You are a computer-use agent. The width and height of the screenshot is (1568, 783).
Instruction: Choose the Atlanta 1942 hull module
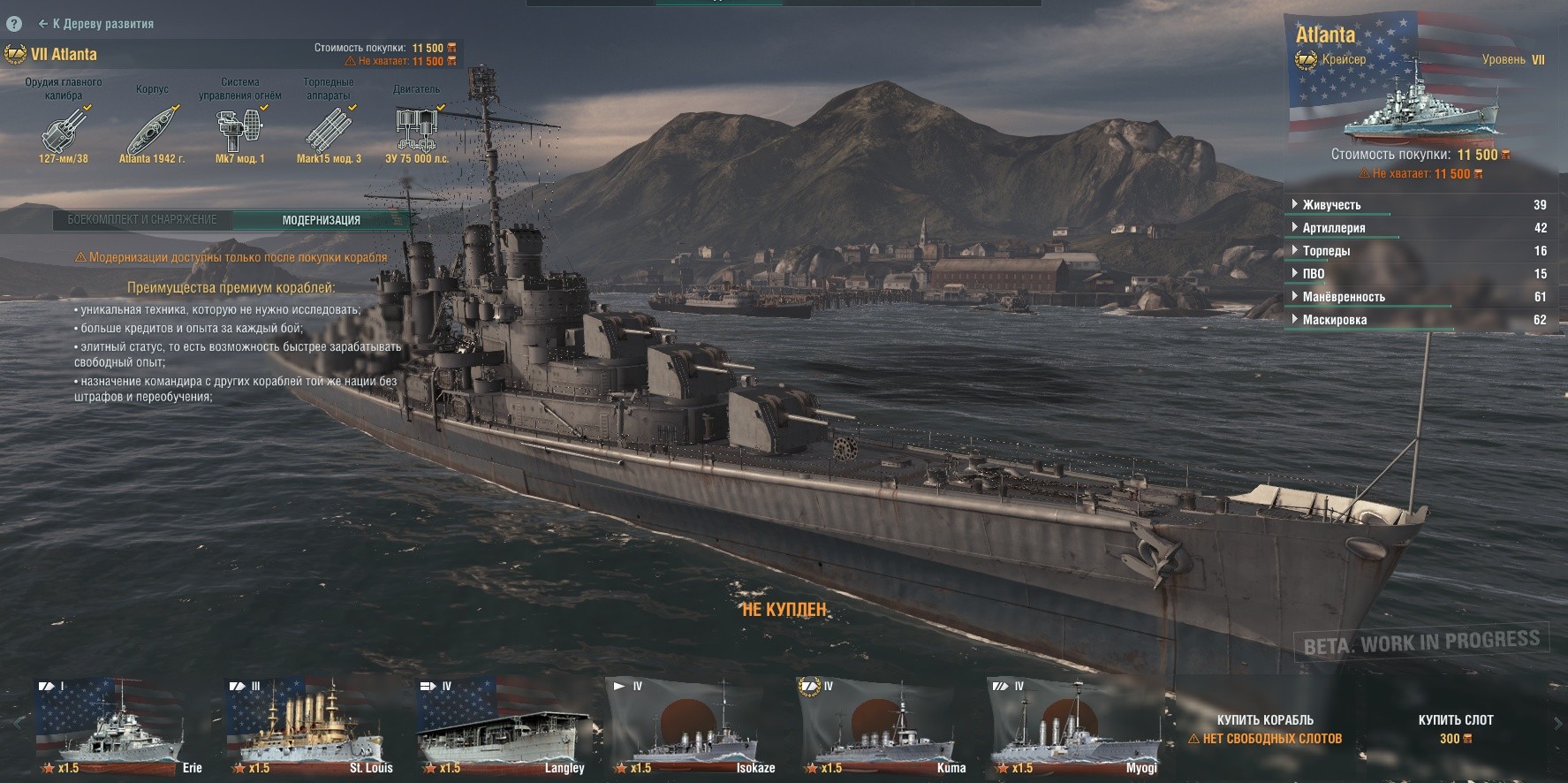point(152,131)
